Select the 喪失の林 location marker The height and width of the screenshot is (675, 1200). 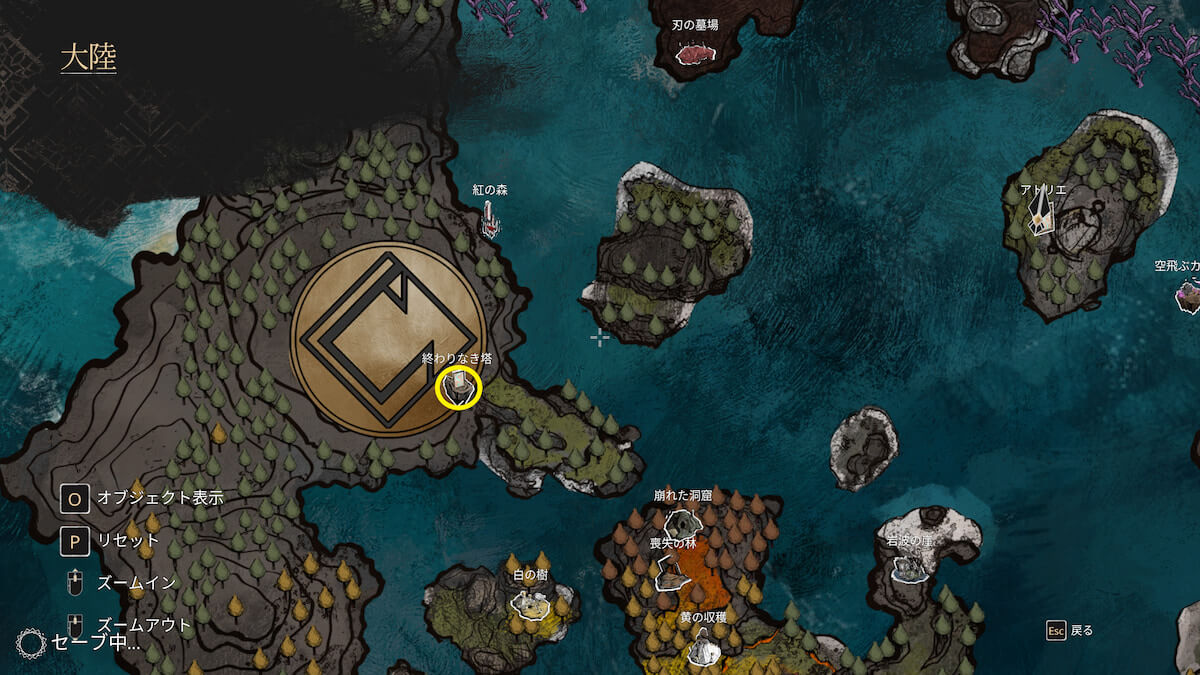click(671, 572)
